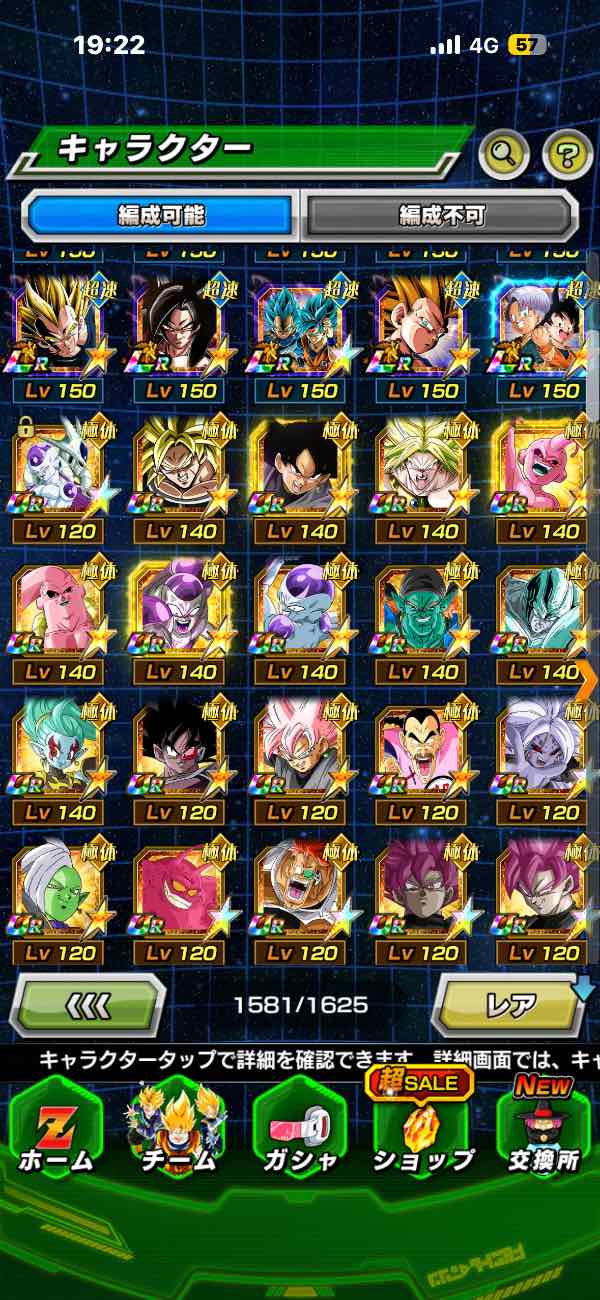This screenshot has height=1300, width=600.
Task: Open the ガシャ summon menu
Action: (299, 1130)
